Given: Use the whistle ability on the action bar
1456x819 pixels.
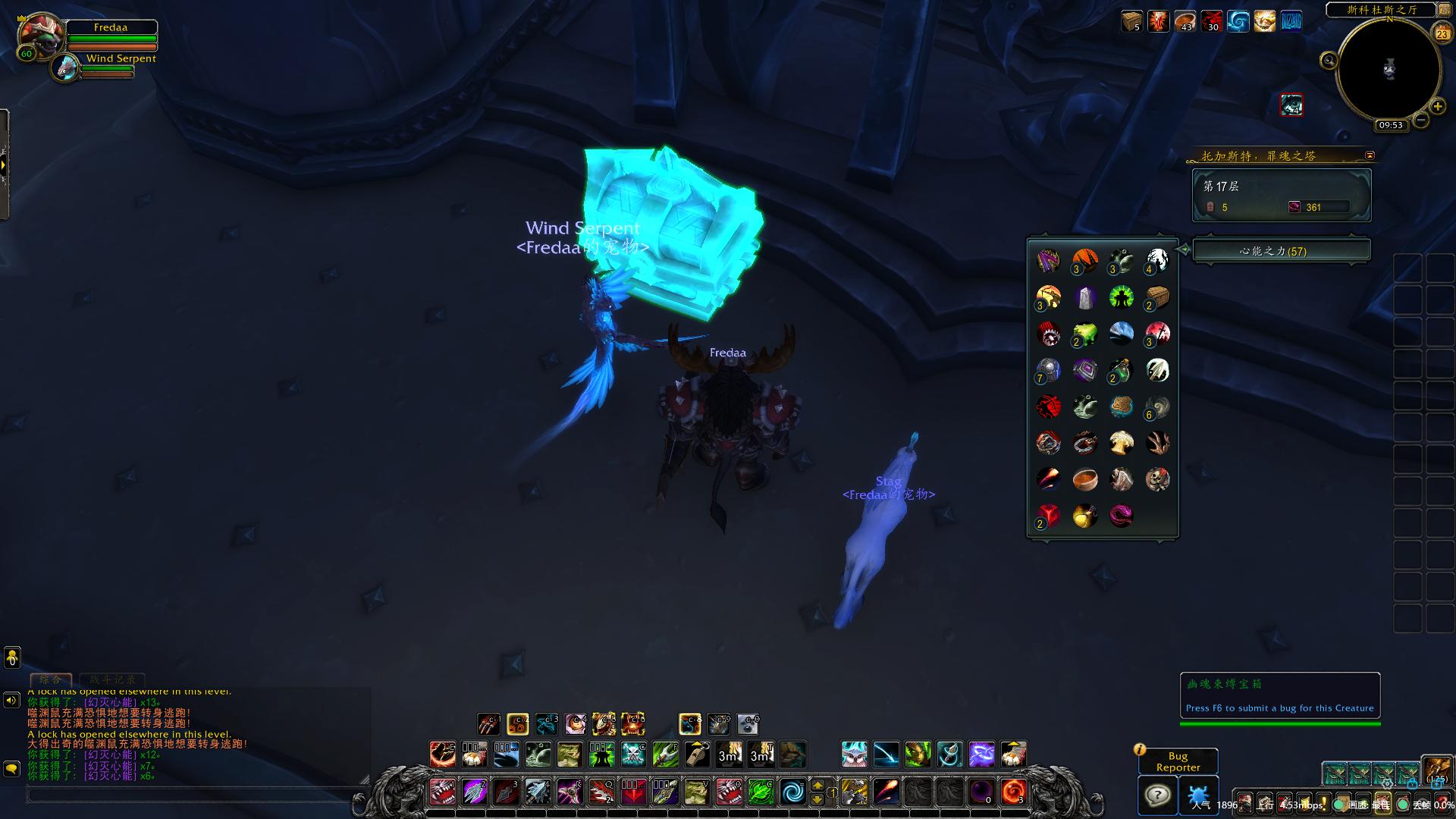Looking at the screenshot, I should [697, 755].
